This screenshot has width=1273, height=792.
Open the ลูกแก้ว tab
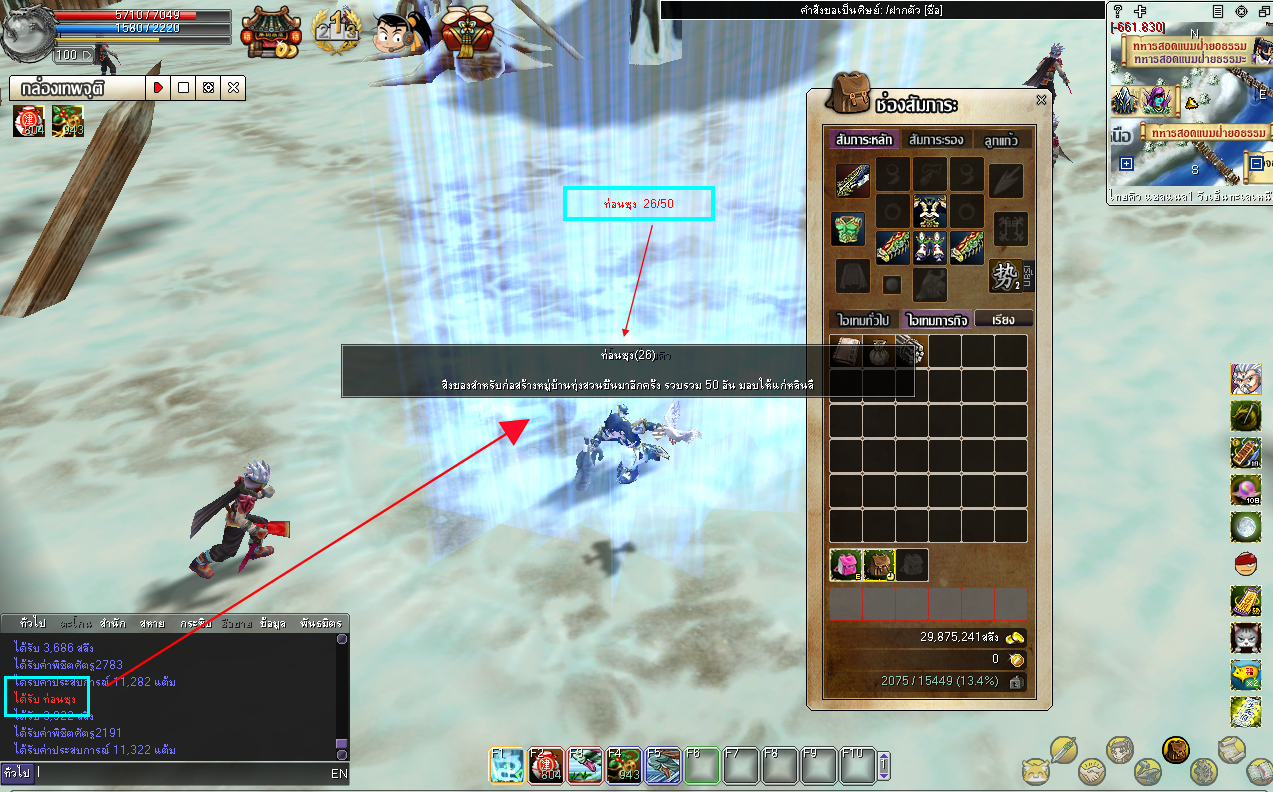(1000, 140)
